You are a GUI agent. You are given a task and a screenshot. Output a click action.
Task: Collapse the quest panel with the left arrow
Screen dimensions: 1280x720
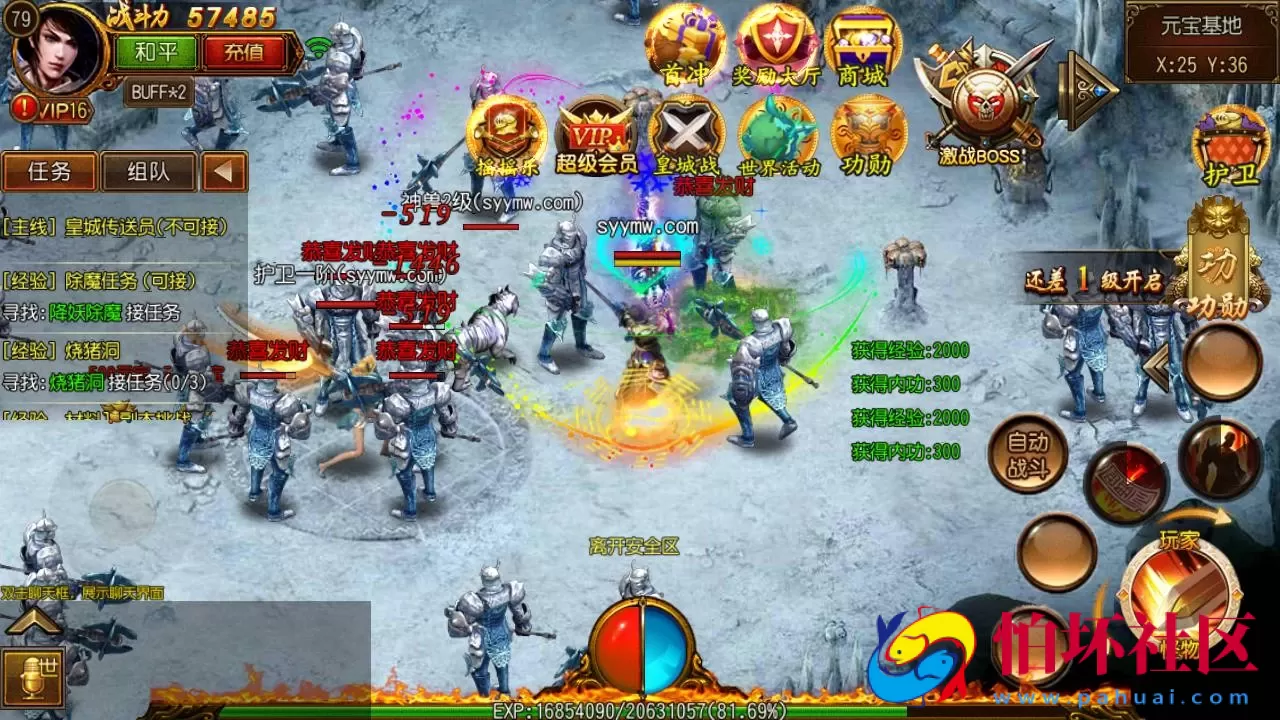224,172
